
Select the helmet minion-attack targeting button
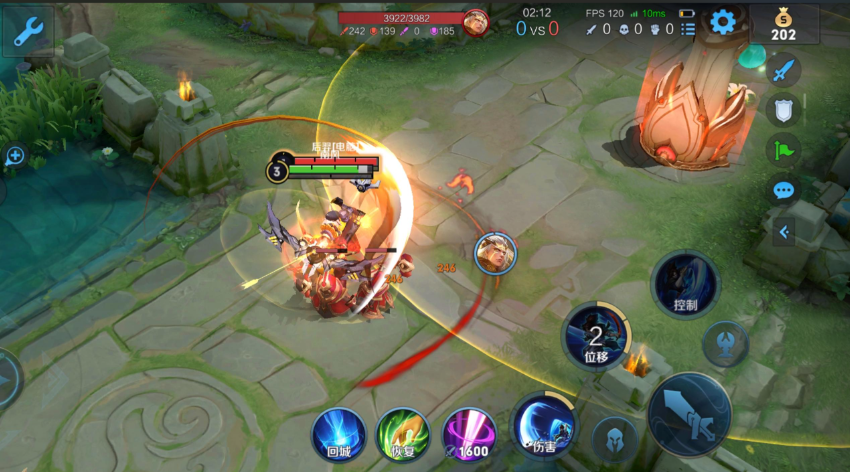tap(615, 438)
